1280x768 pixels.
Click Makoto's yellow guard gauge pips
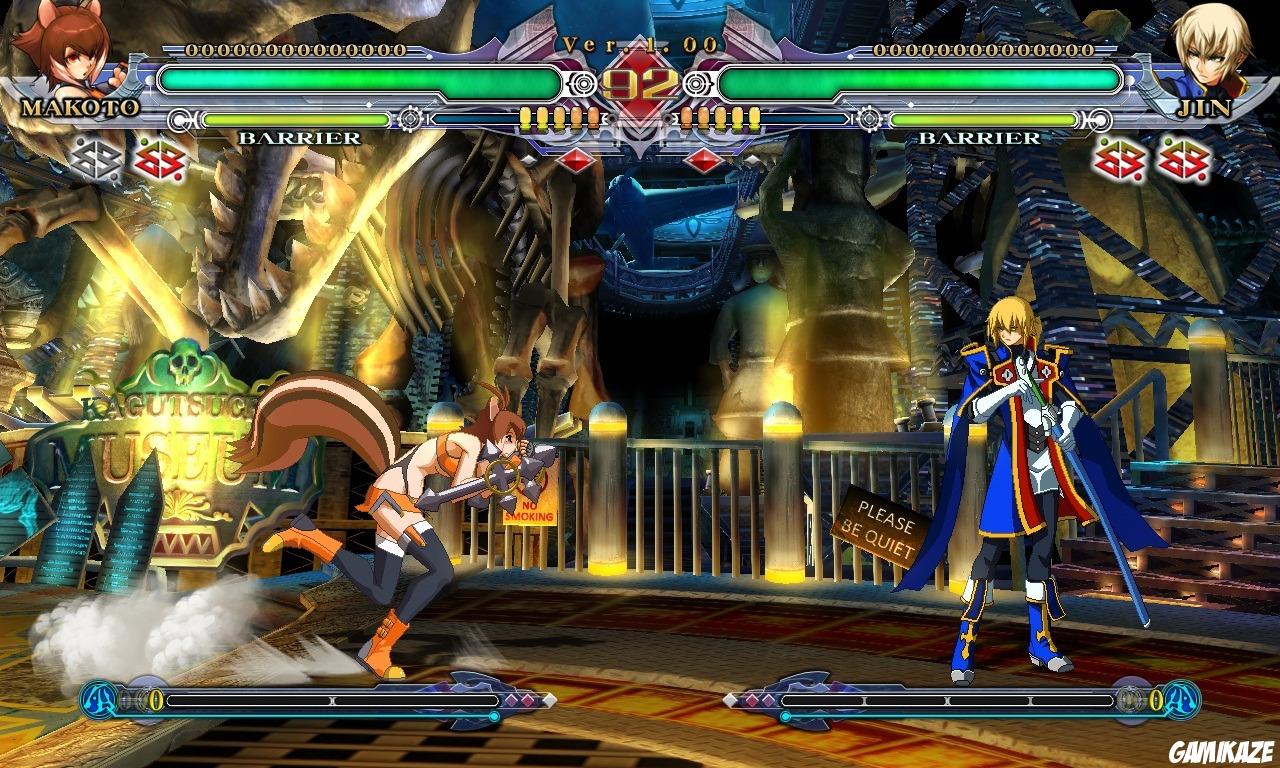[x=560, y=118]
